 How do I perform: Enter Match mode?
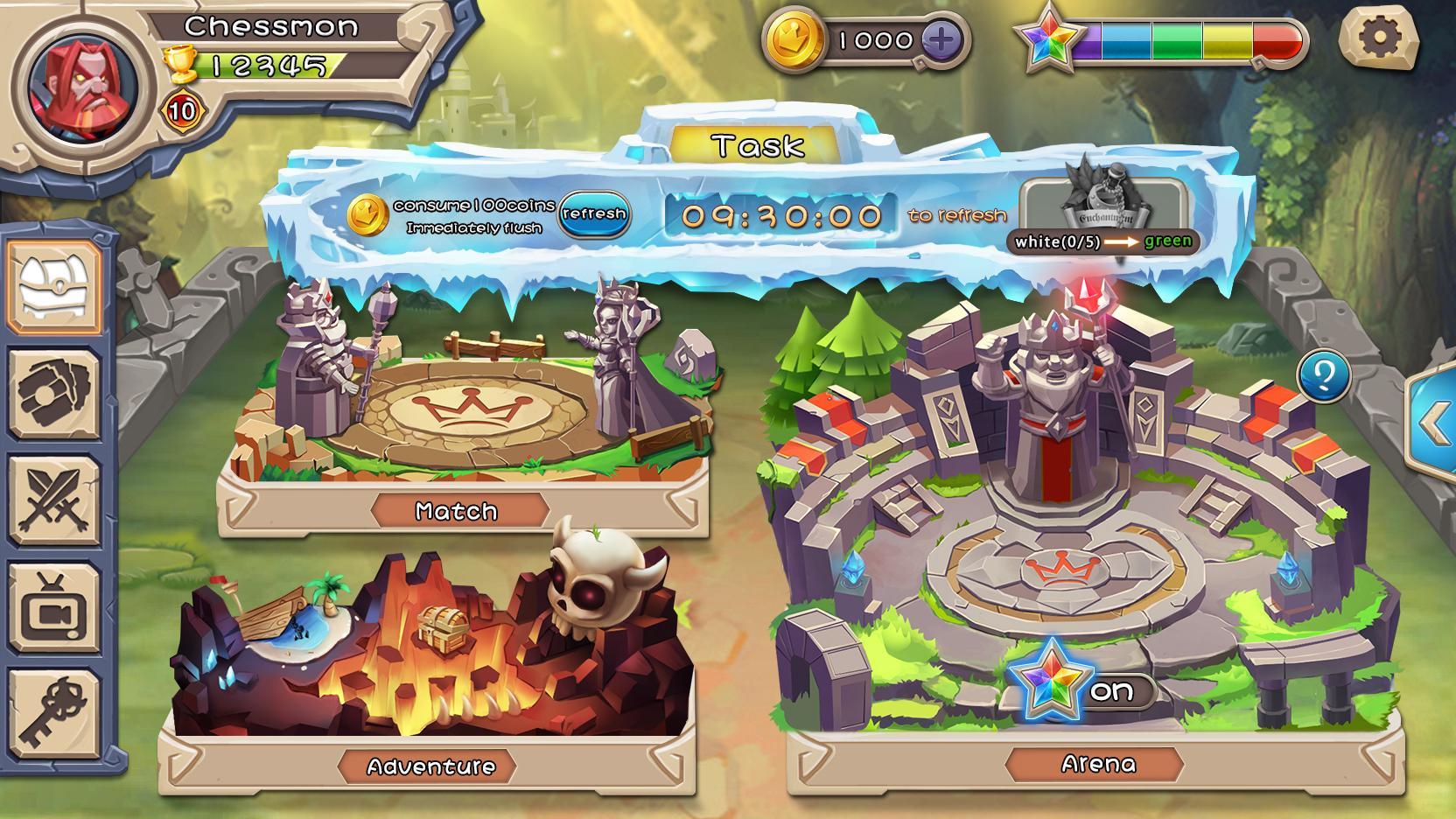click(x=457, y=509)
